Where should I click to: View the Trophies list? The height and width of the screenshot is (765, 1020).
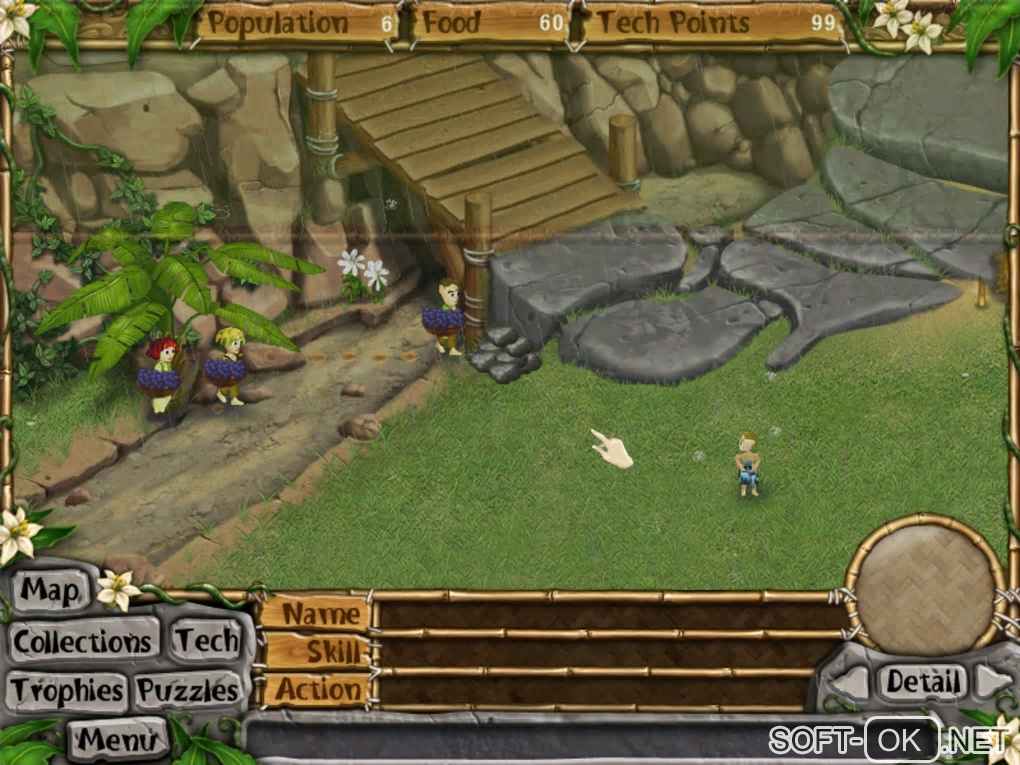[x=68, y=690]
